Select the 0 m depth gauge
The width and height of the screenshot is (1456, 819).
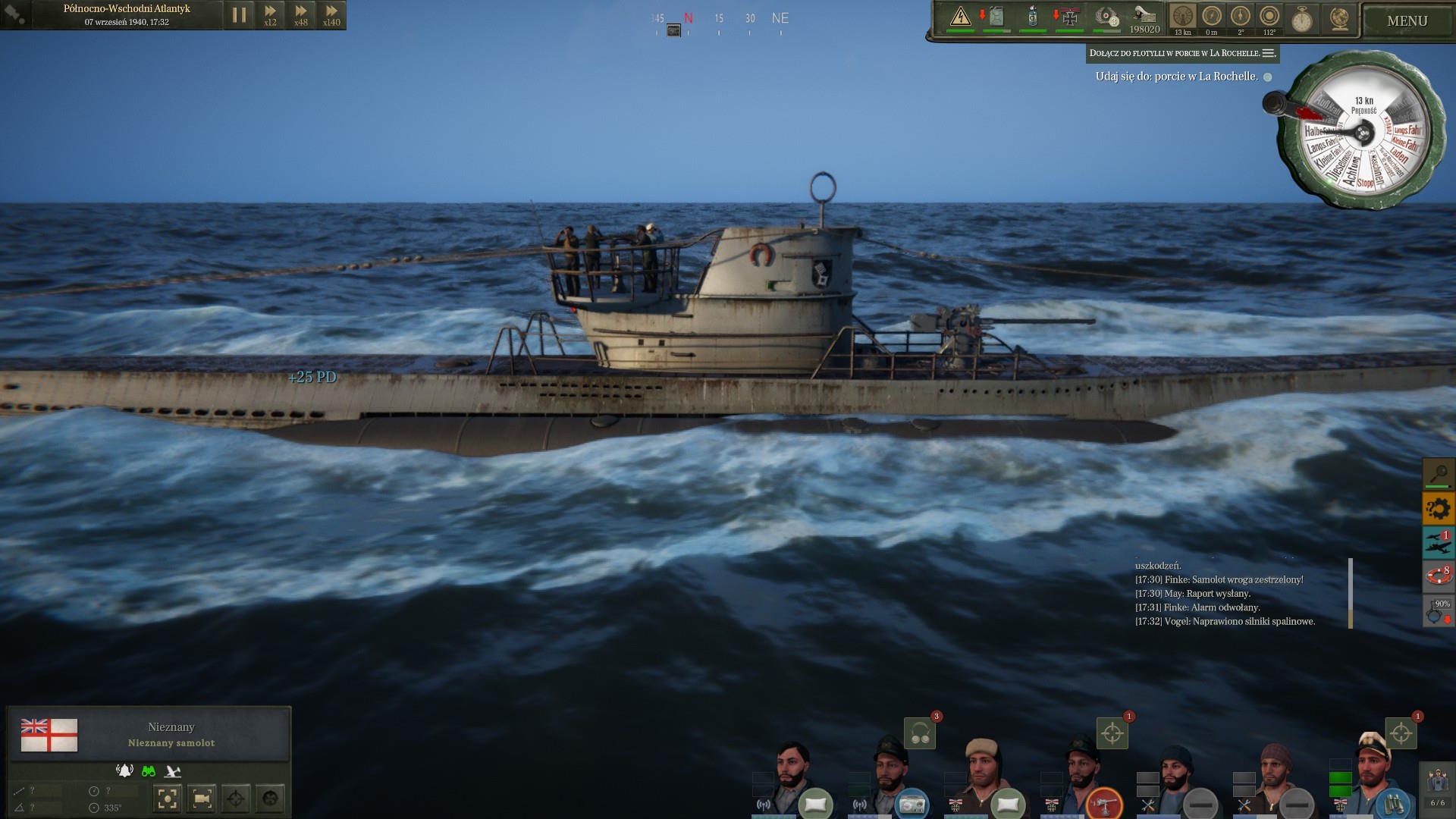tap(1211, 18)
